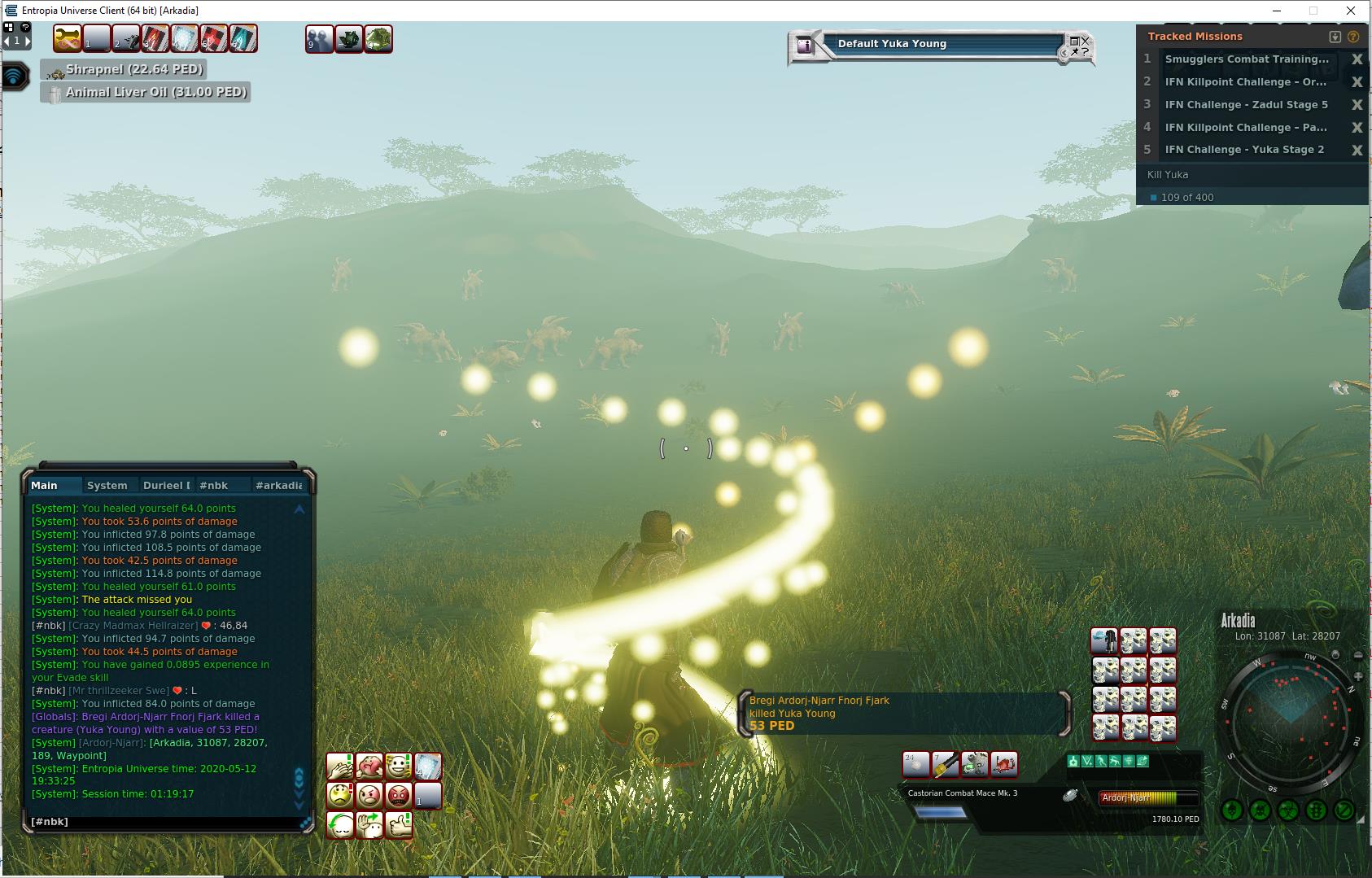Open info for Default Yuka Young target
Screen dimensions: 1372x878
[x=805, y=46]
